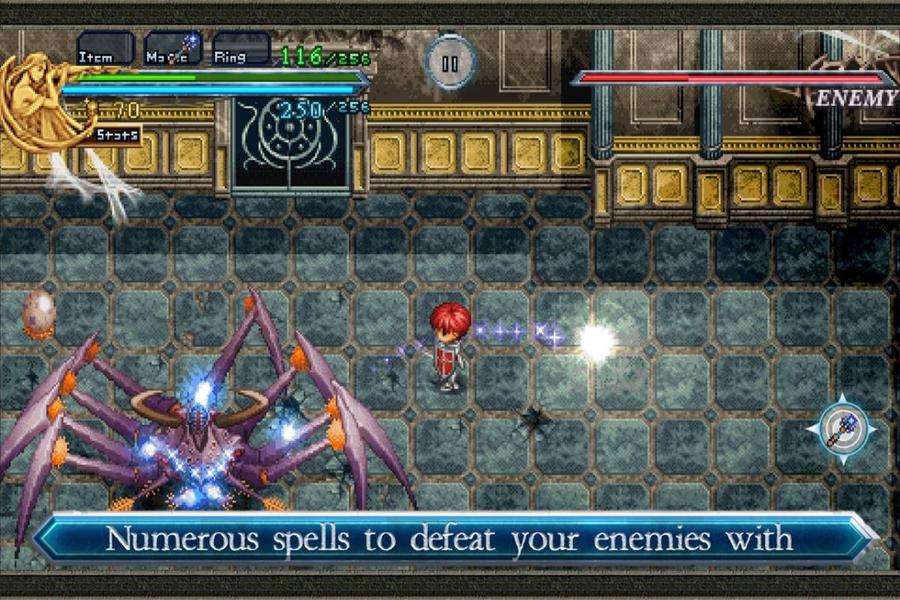Cast magic with the wand action button
The image size is (900, 600).
click(x=840, y=429)
